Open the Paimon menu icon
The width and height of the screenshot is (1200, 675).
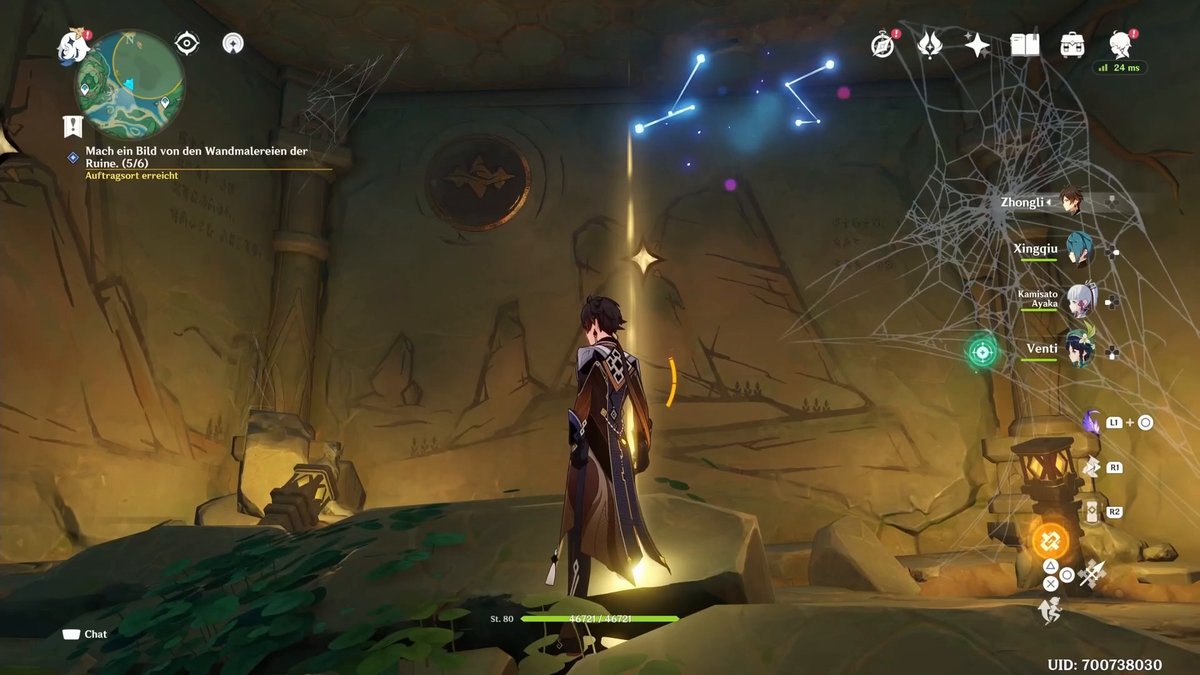72,45
